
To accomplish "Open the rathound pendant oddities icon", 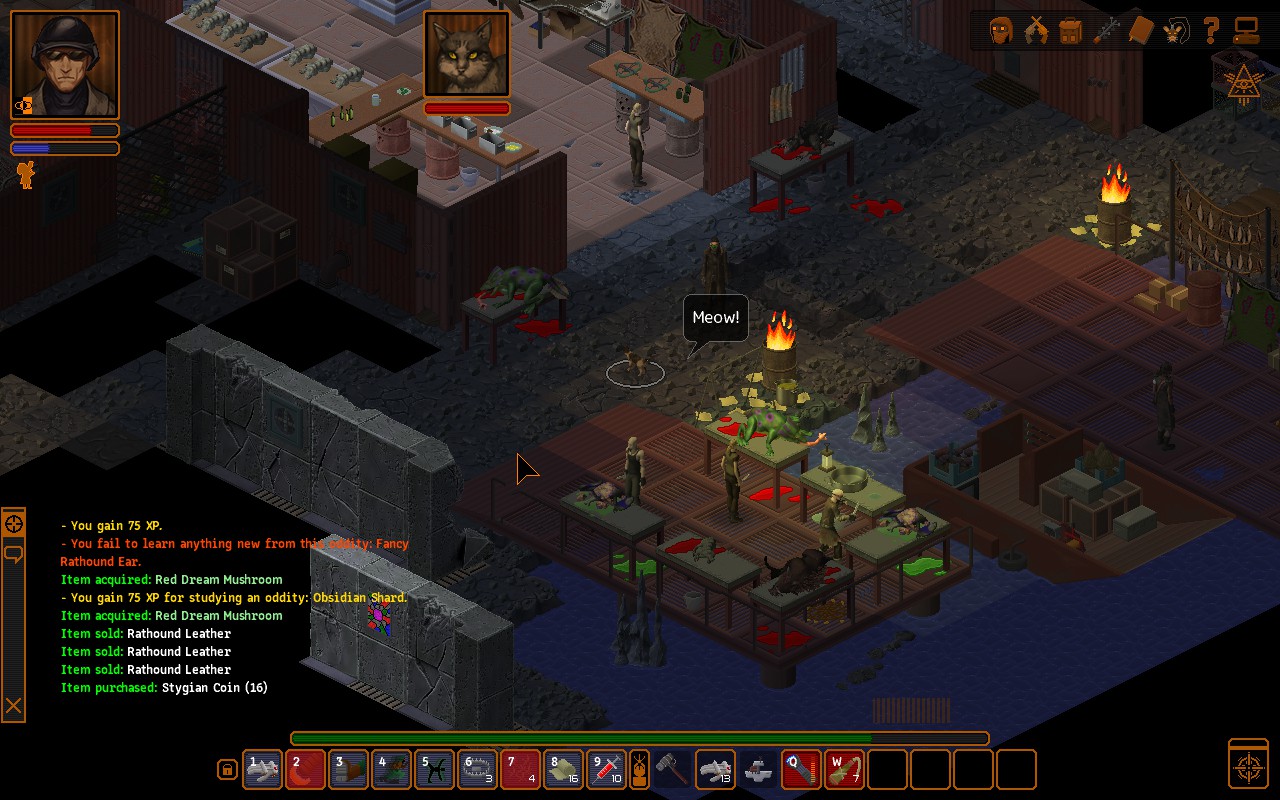I will (x=1174, y=31).
